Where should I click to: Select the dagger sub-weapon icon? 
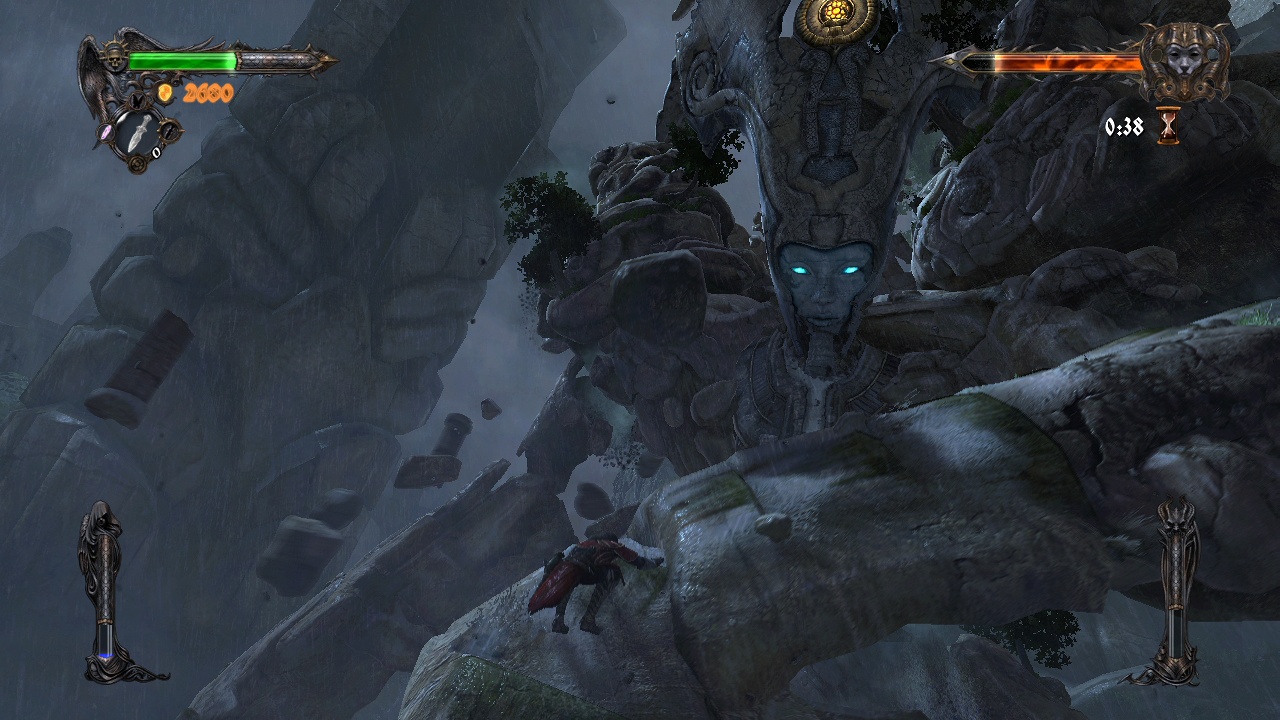pyautogui.click(x=140, y=134)
